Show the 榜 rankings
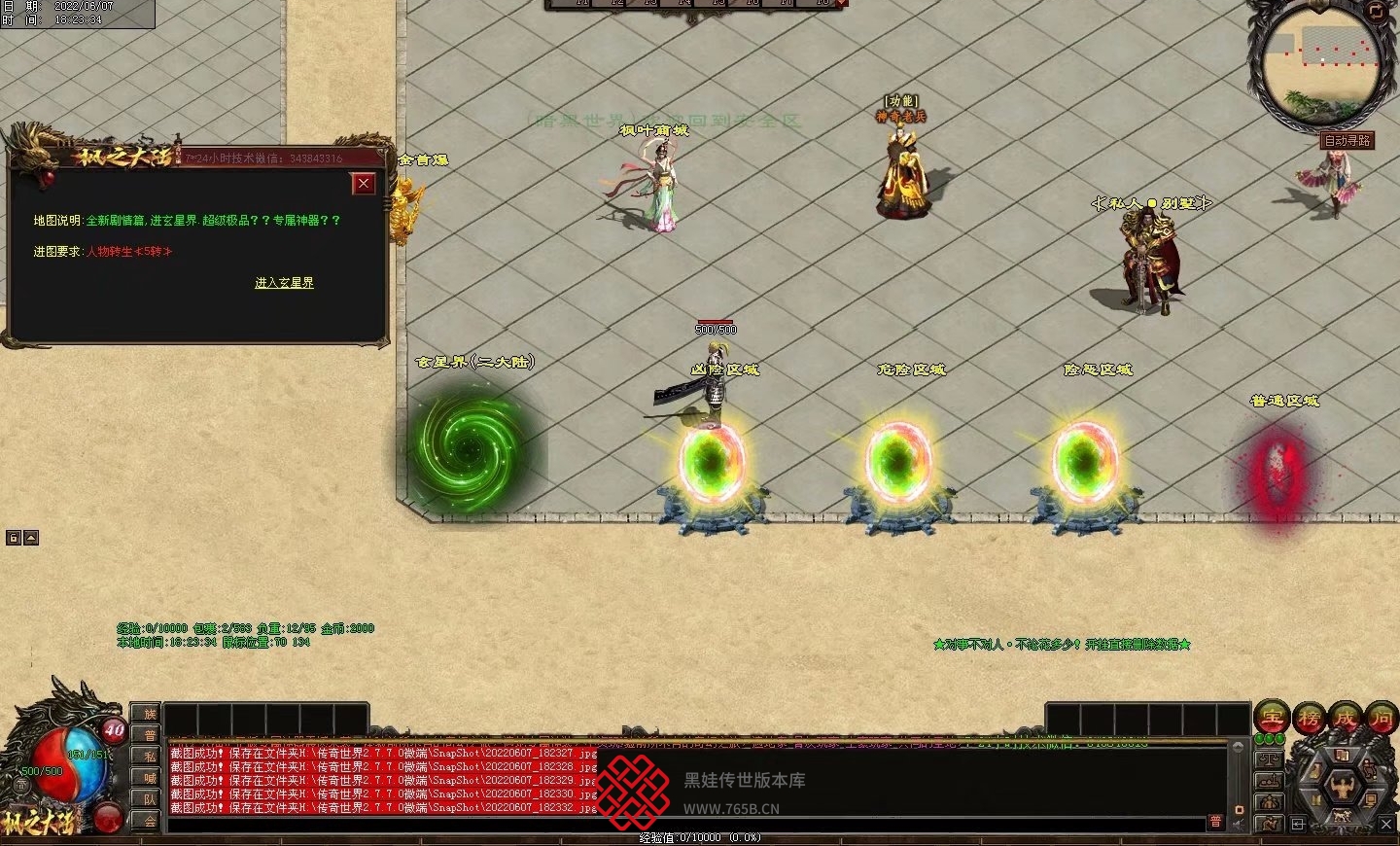This screenshot has width=1400, height=846. [1309, 718]
